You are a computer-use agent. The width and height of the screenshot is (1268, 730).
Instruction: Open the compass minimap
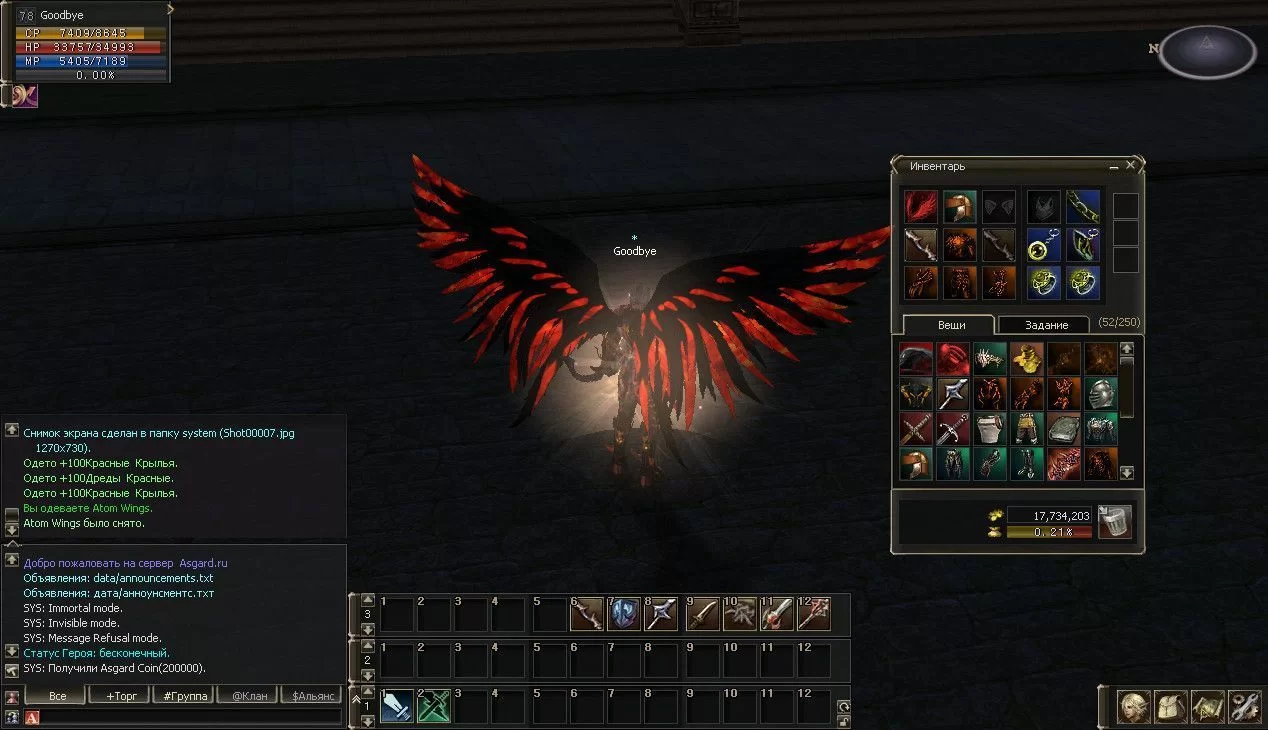click(x=1207, y=51)
